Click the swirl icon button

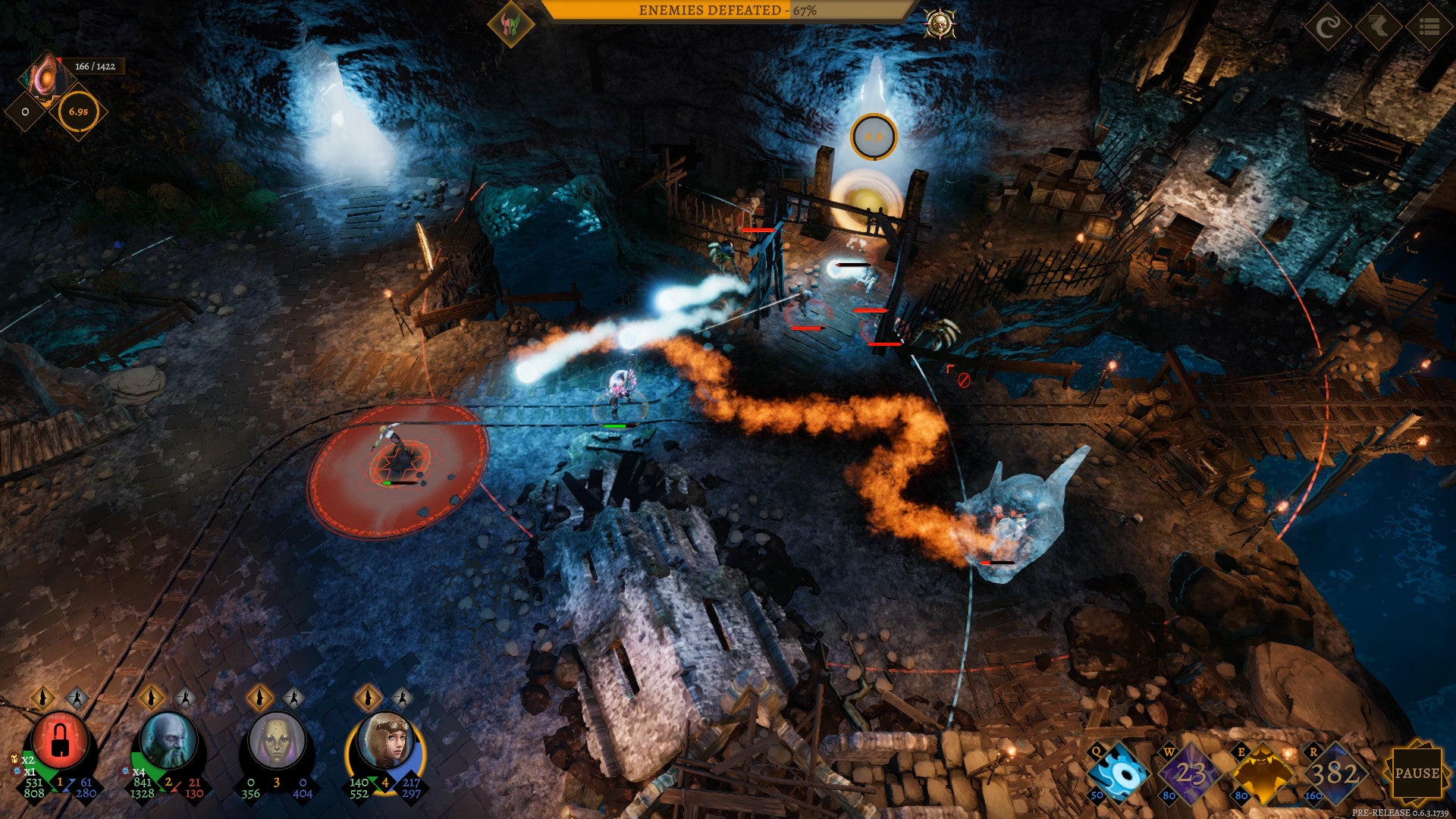[x=1328, y=27]
